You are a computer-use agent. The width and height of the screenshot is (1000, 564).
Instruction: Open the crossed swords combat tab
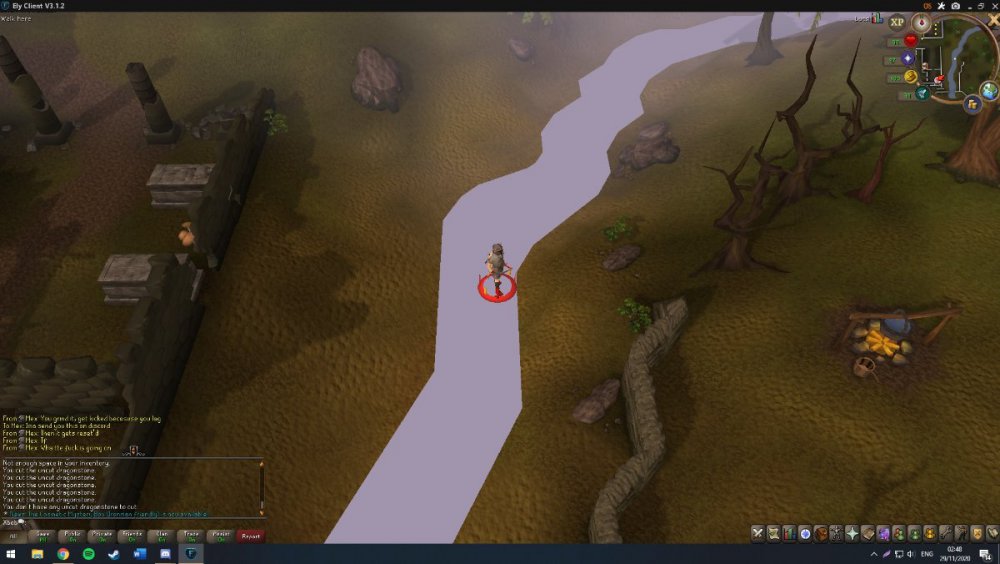pos(758,533)
